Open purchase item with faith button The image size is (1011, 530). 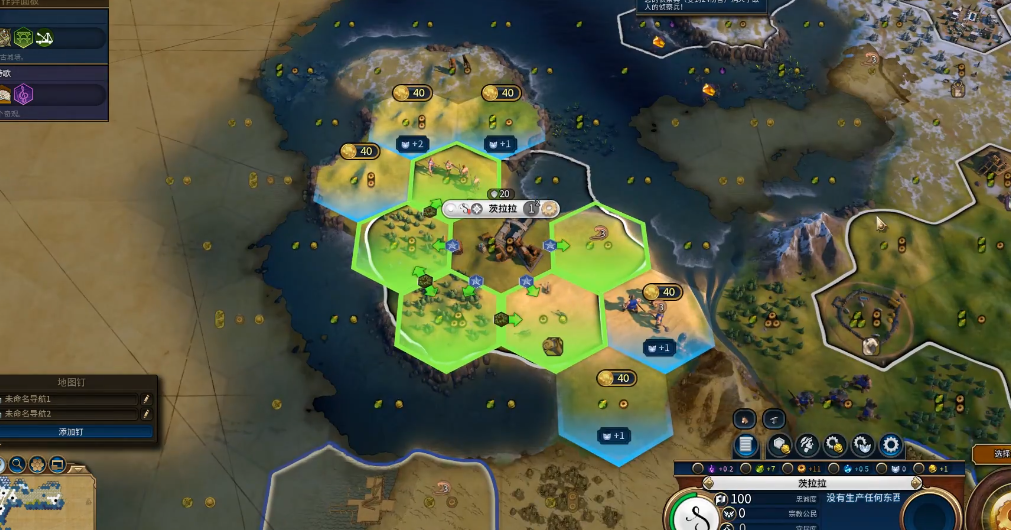pyautogui.click(x=861, y=445)
